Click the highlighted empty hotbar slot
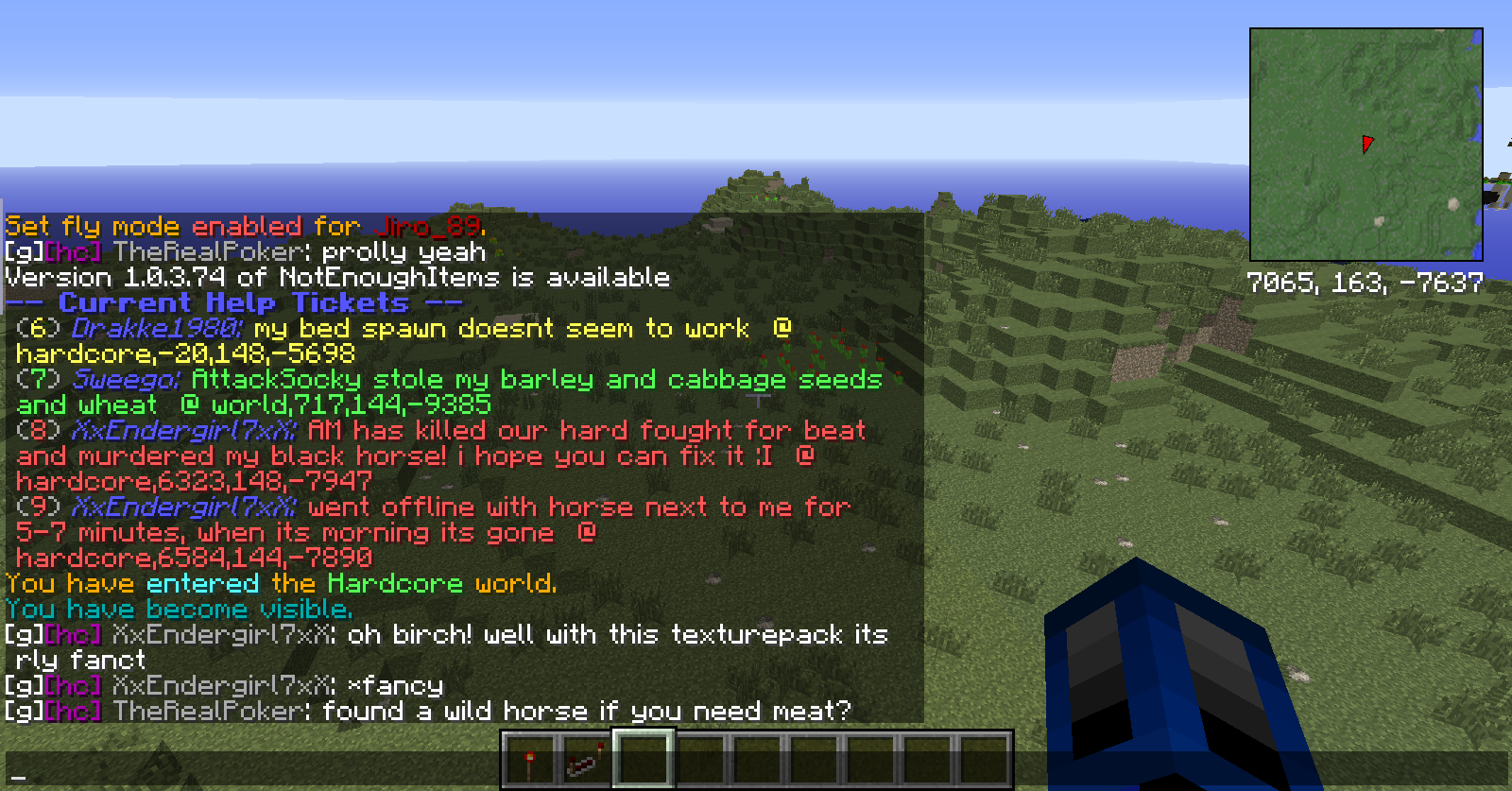 [x=644, y=758]
